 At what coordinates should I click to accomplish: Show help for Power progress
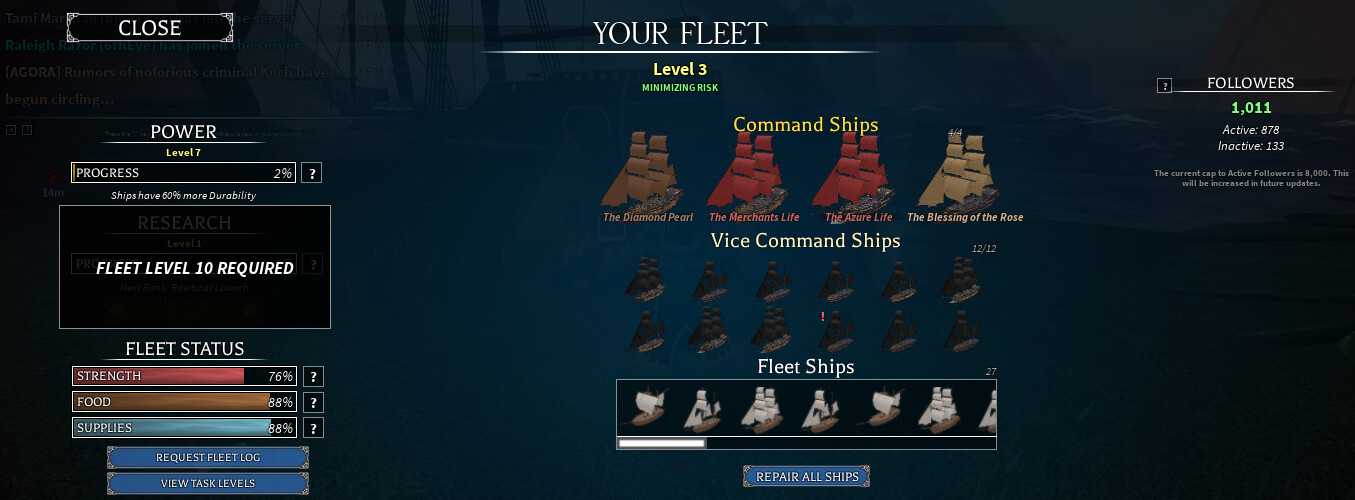[x=312, y=173]
